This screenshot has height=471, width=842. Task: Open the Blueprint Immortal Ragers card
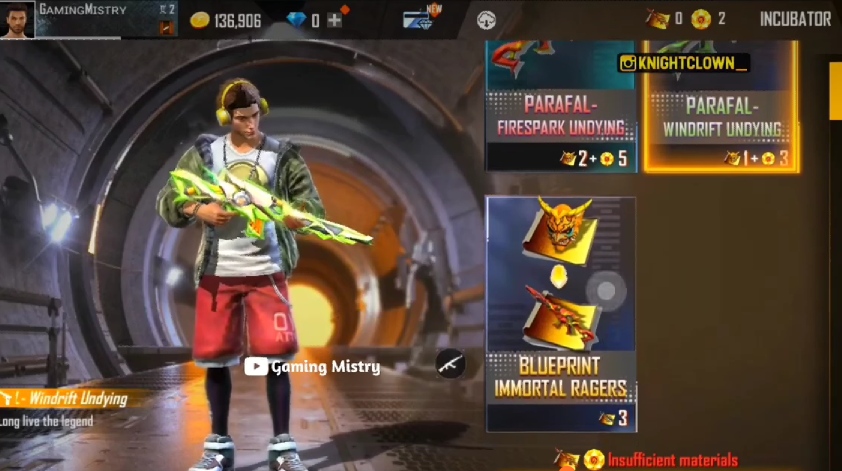(x=561, y=313)
